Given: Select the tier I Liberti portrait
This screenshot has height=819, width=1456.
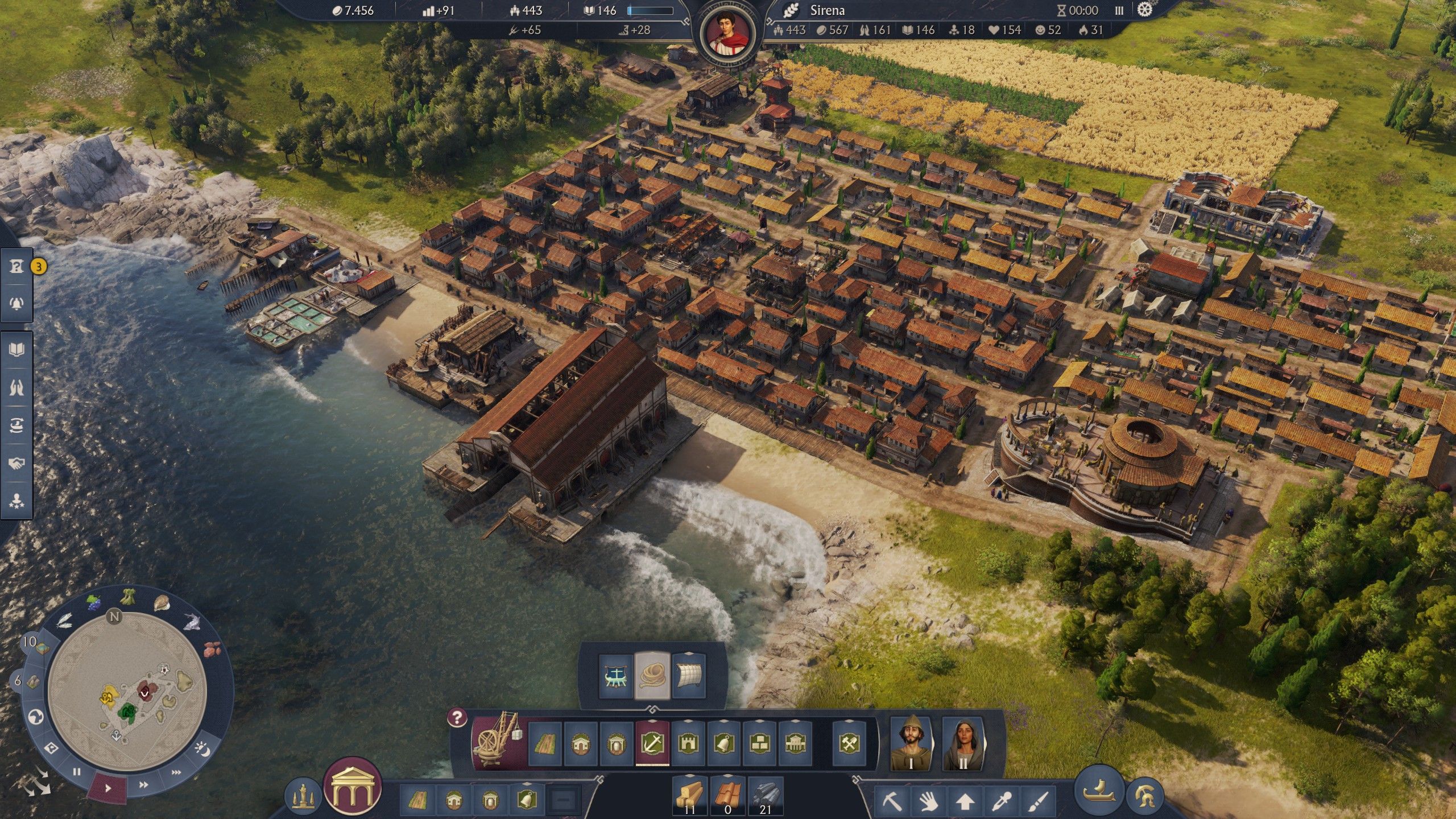Looking at the screenshot, I should [x=911, y=743].
